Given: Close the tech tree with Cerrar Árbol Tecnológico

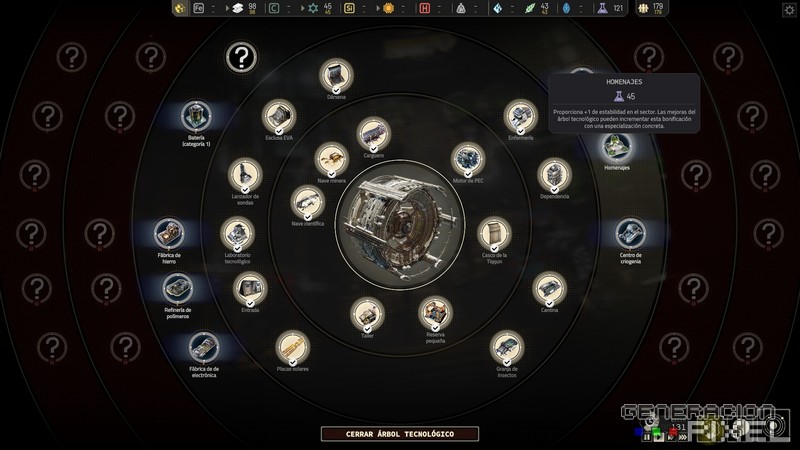Looking at the screenshot, I should click(x=400, y=434).
